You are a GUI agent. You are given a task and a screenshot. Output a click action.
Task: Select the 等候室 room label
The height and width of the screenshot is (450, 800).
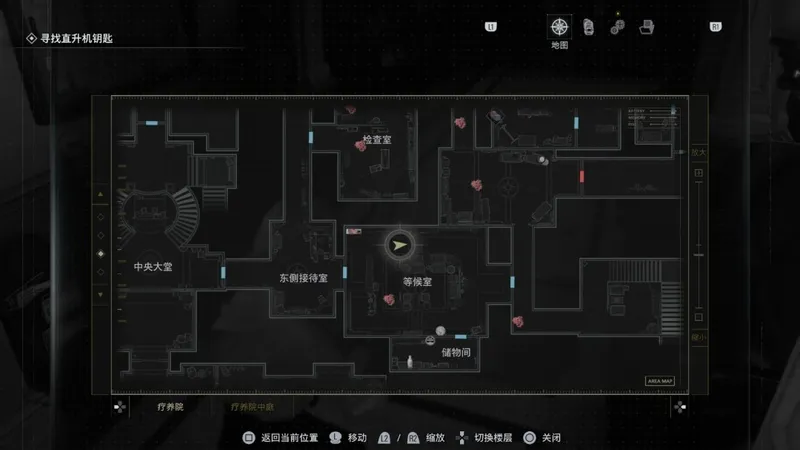tap(417, 282)
